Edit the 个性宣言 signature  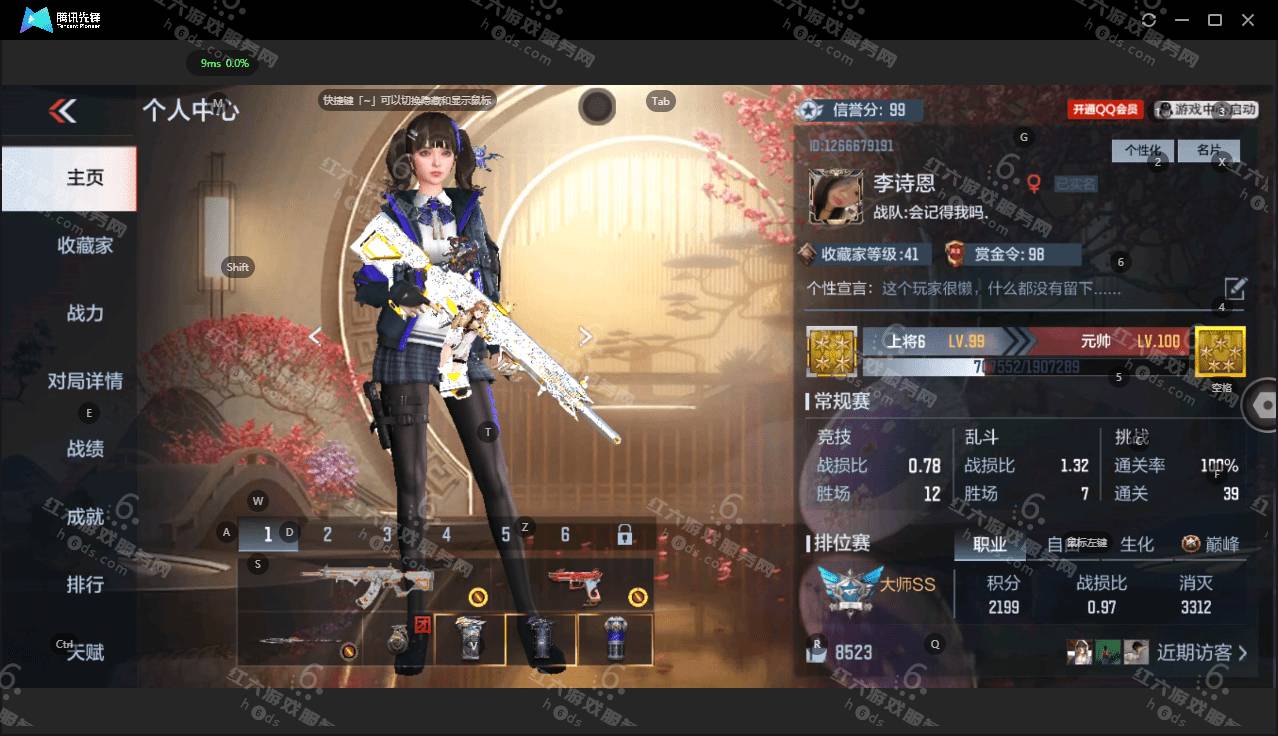(x=1235, y=289)
